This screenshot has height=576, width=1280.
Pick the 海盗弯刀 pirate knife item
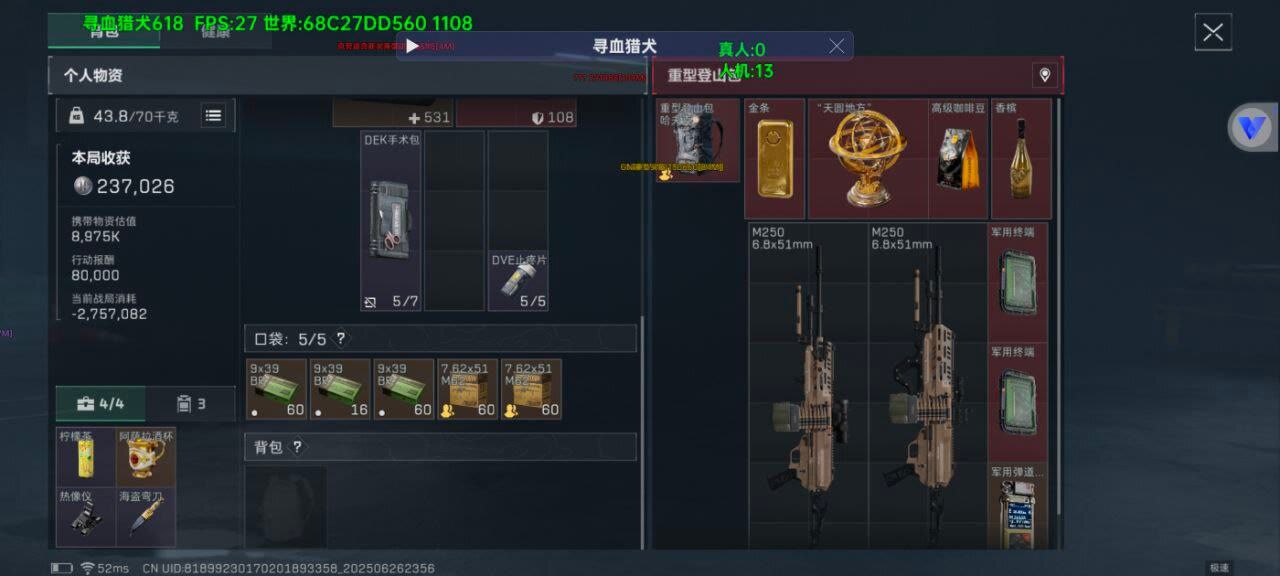point(146,517)
